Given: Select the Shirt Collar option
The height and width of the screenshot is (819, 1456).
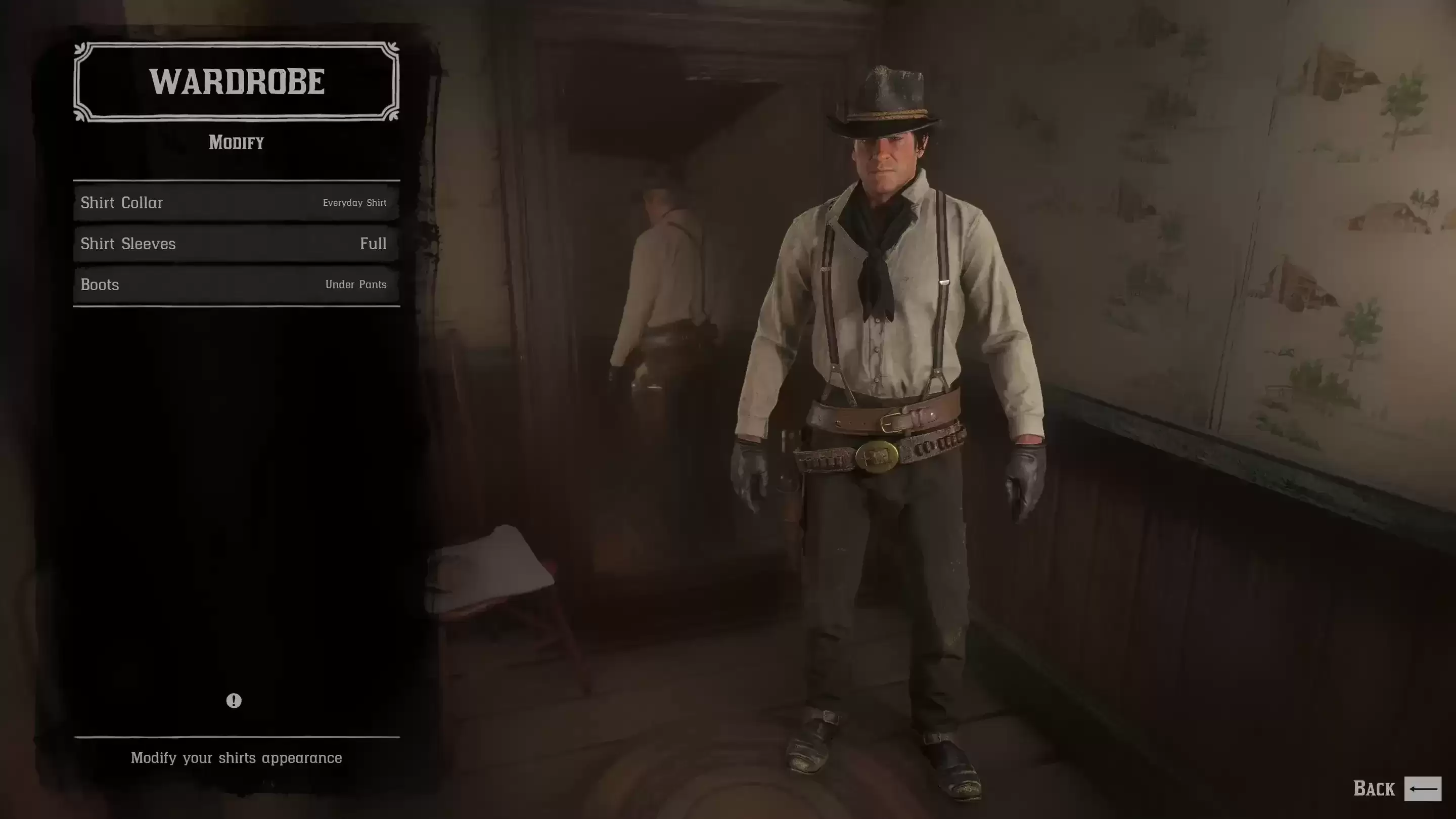Looking at the screenshot, I should tap(236, 202).
